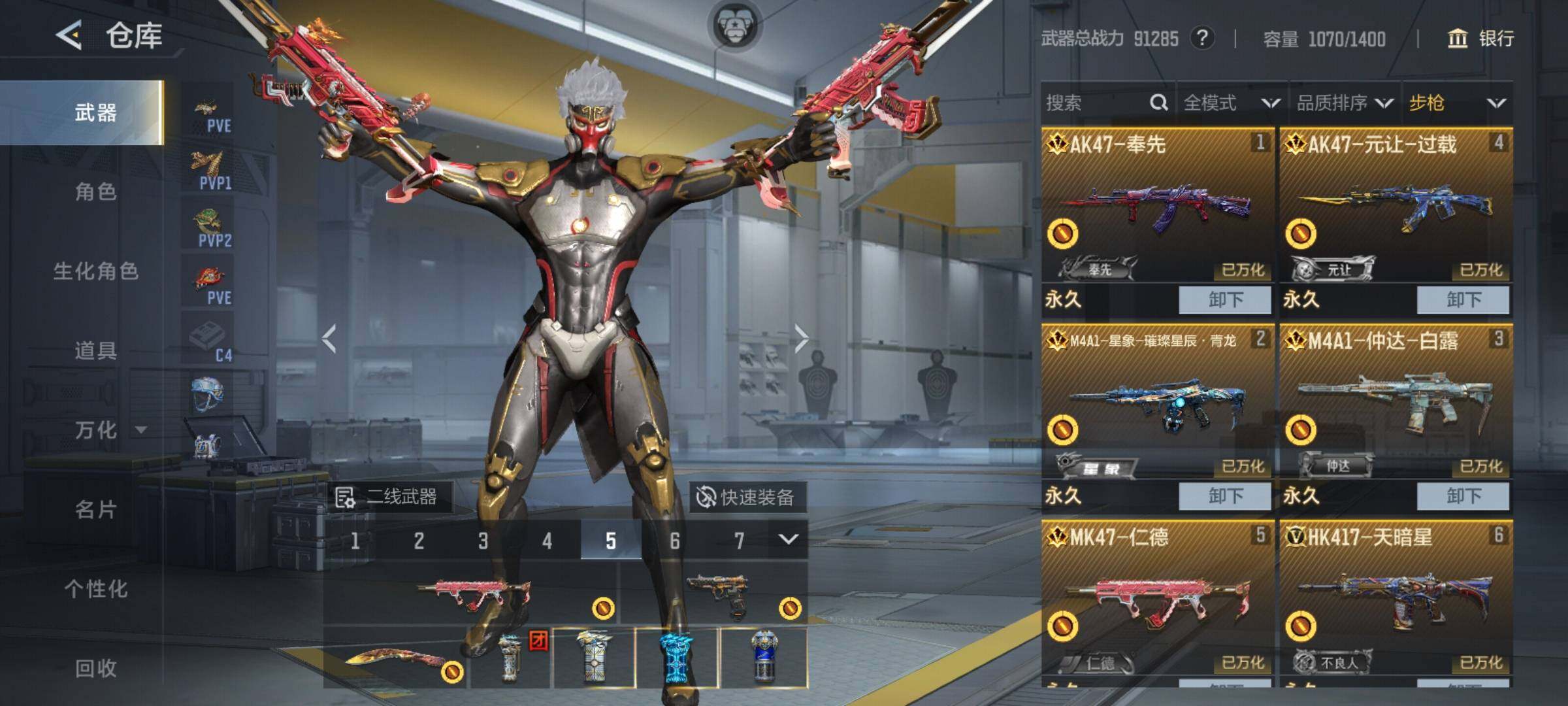The image size is (1568, 706).
Task: Select the 道具 category tab
Action: pos(95,351)
